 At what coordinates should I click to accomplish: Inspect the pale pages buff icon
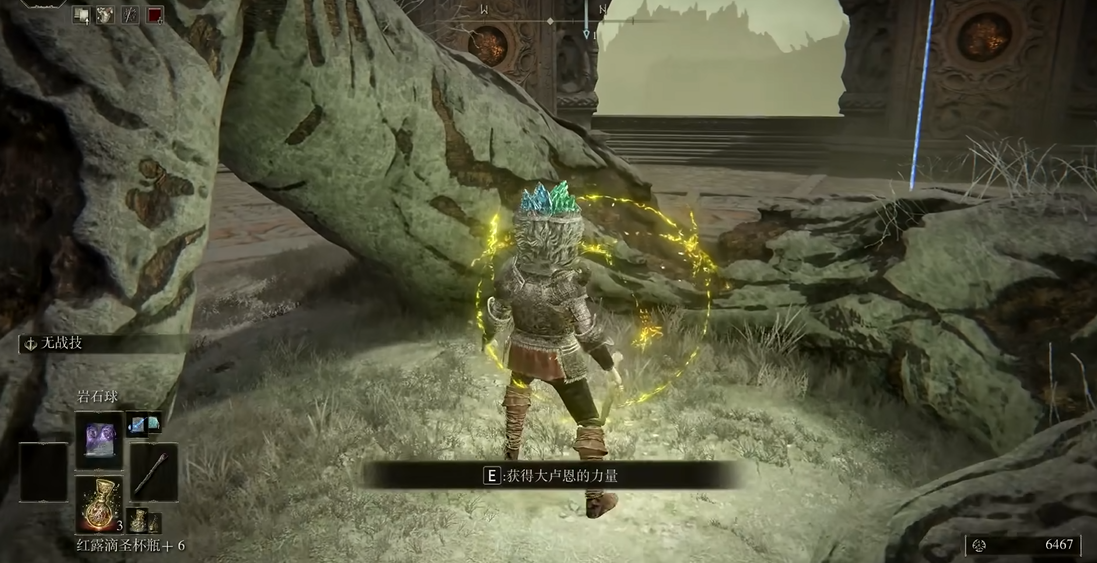(x=81, y=15)
